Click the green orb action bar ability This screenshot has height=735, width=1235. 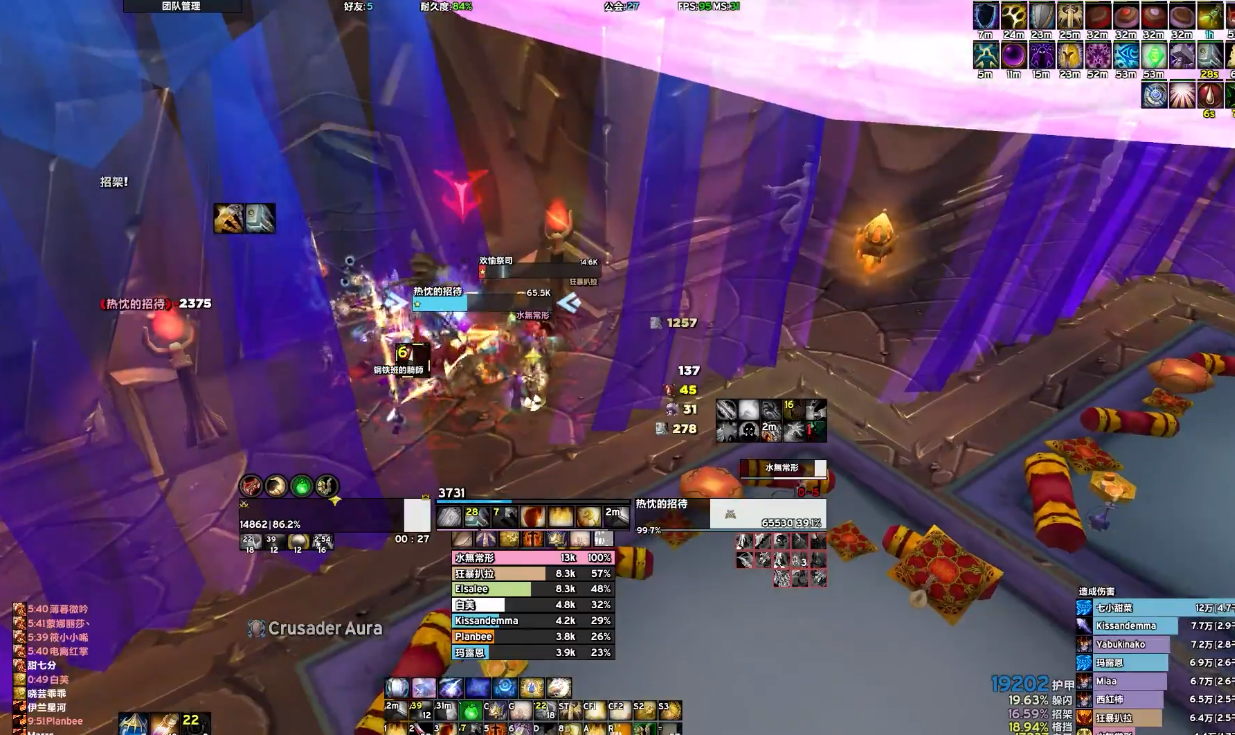coord(470,710)
